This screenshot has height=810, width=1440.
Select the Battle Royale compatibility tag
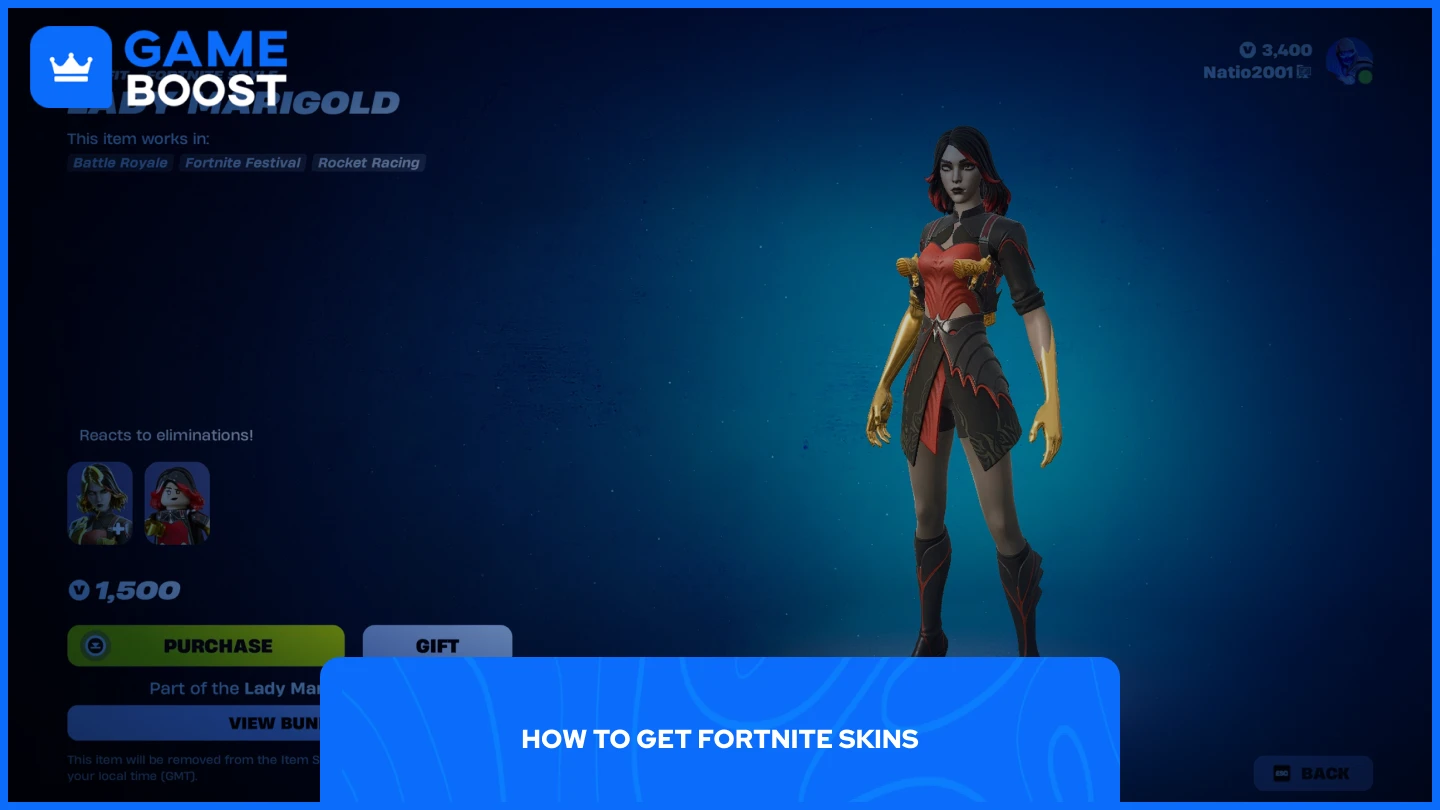120,163
